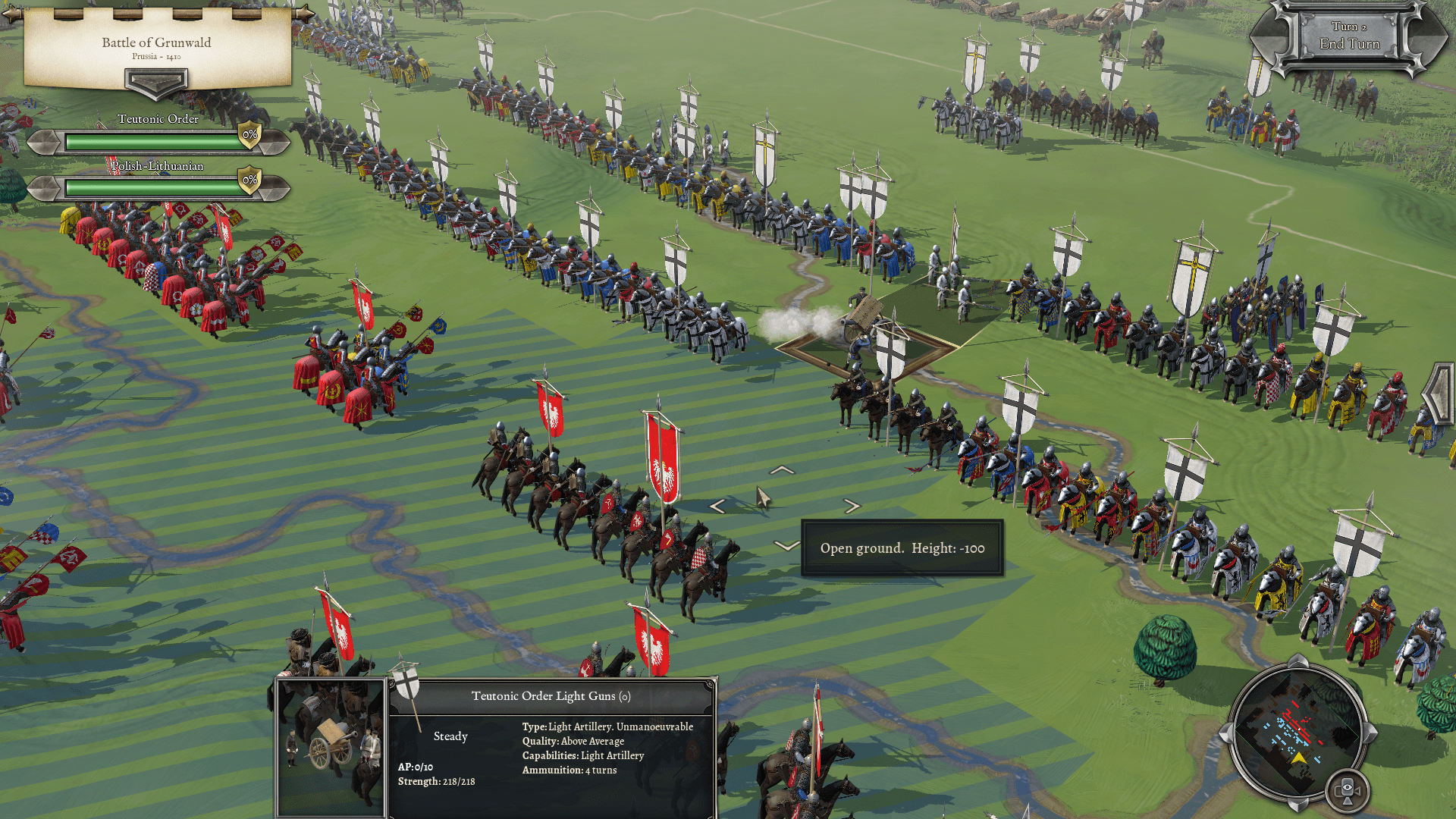Expand the Battle of Grunwald scroll panel
This screenshot has width=1456, height=819.
[x=156, y=82]
